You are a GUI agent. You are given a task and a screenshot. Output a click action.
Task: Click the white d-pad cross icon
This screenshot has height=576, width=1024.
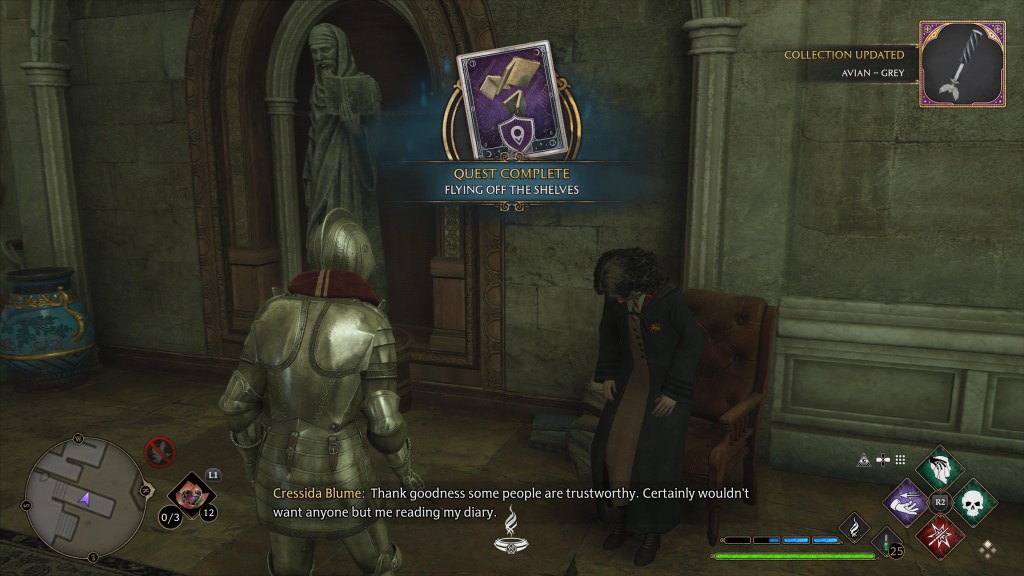(882, 460)
